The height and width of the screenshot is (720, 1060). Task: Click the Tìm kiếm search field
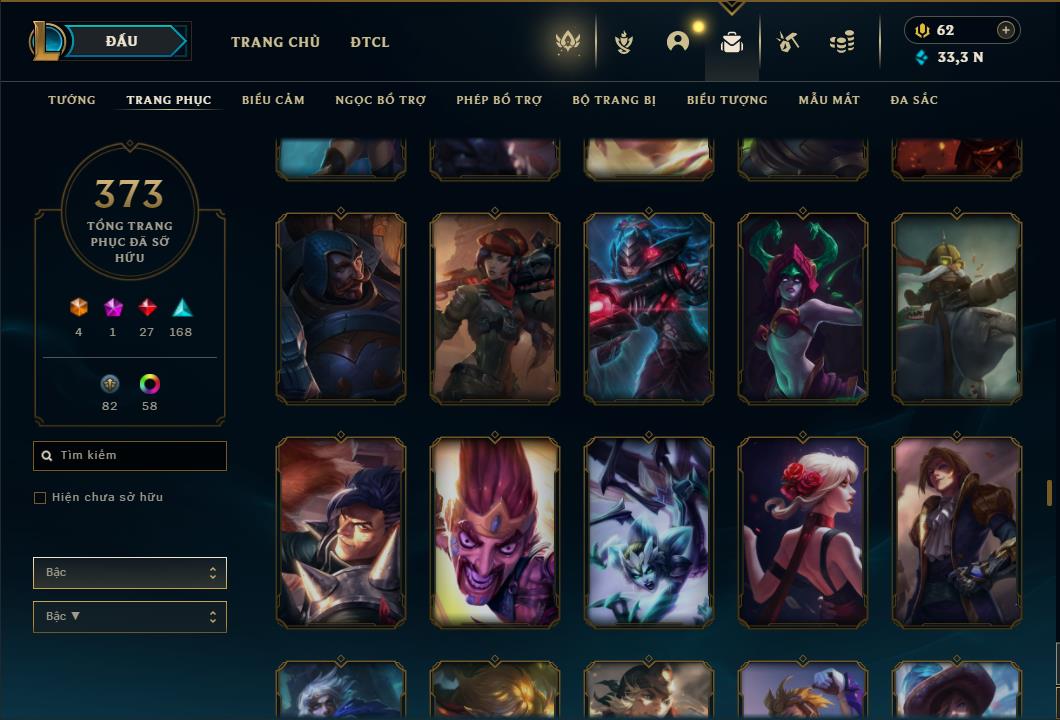130,456
